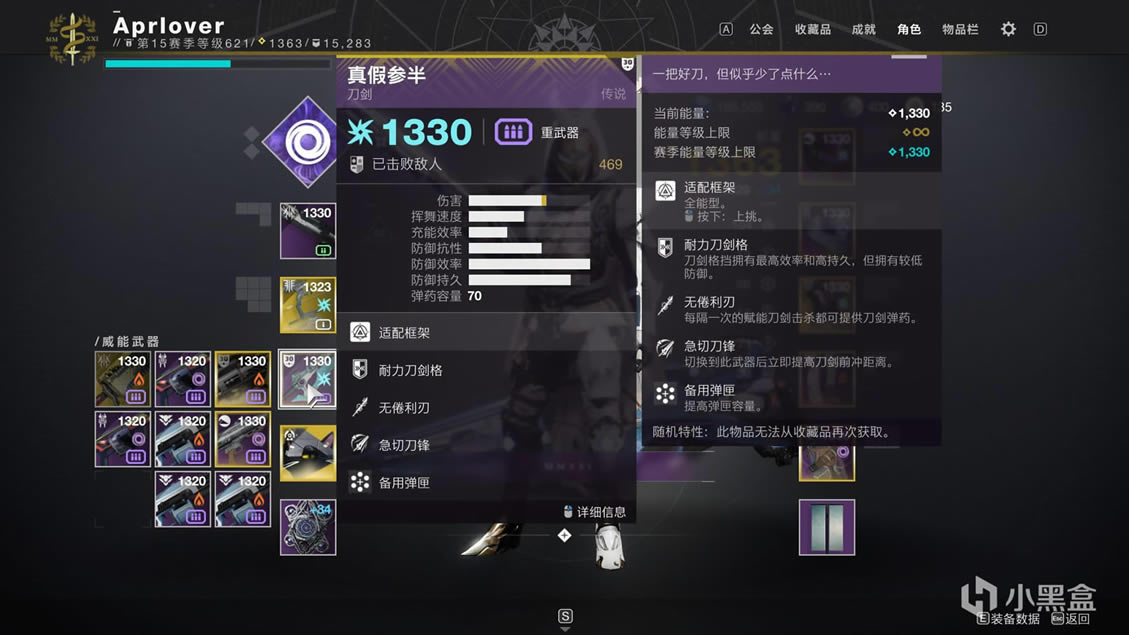The image size is (1129, 635).
Task: Switch to the 收藏品 (Collections) tab
Action: (x=812, y=29)
